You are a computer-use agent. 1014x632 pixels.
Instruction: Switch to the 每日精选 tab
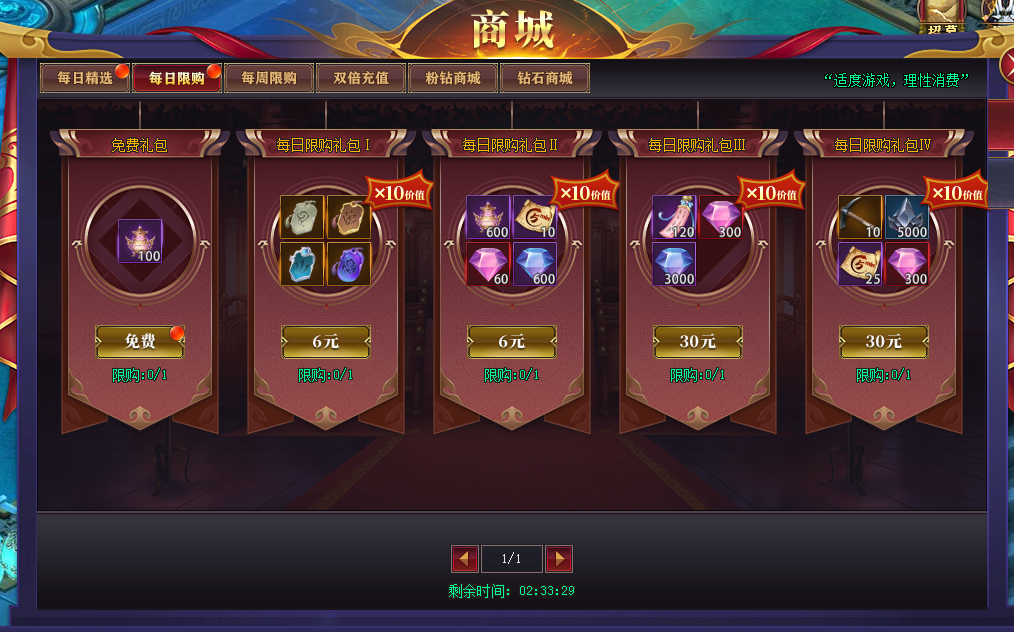[x=85, y=78]
